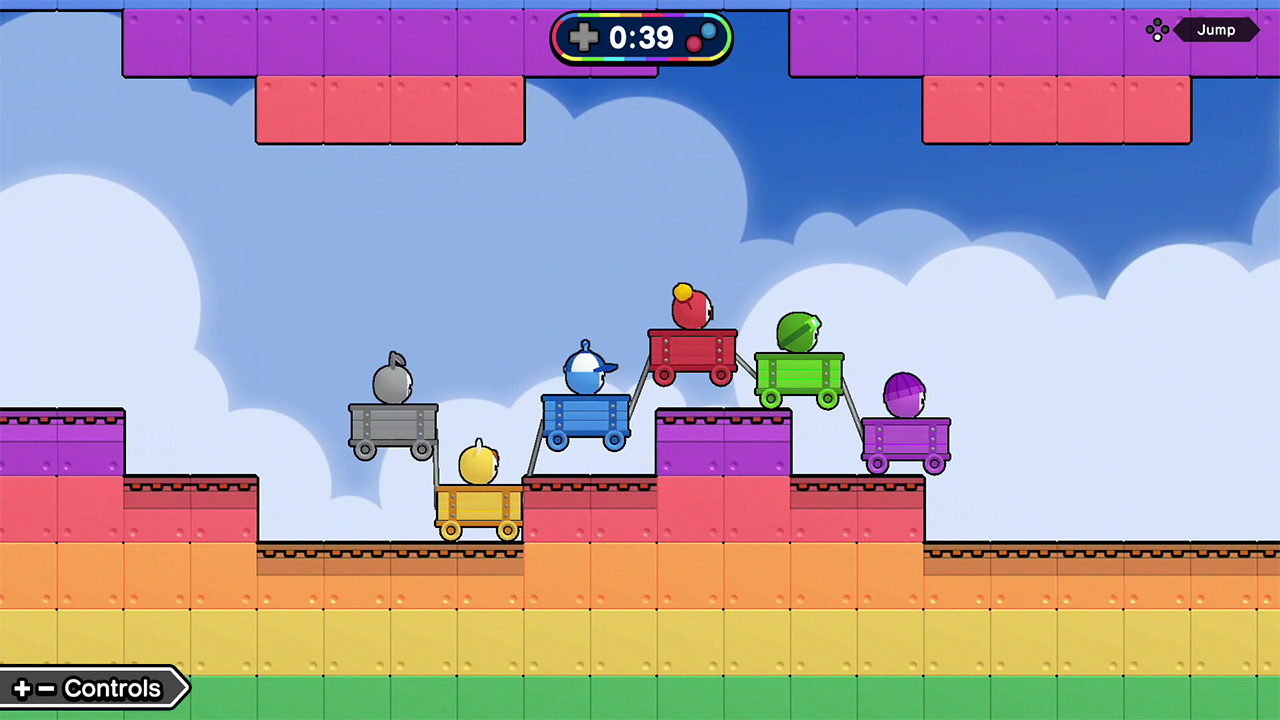Open the timer display showing 0:39
The height and width of the screenshot is (720, 1280).
pos(640,37)
